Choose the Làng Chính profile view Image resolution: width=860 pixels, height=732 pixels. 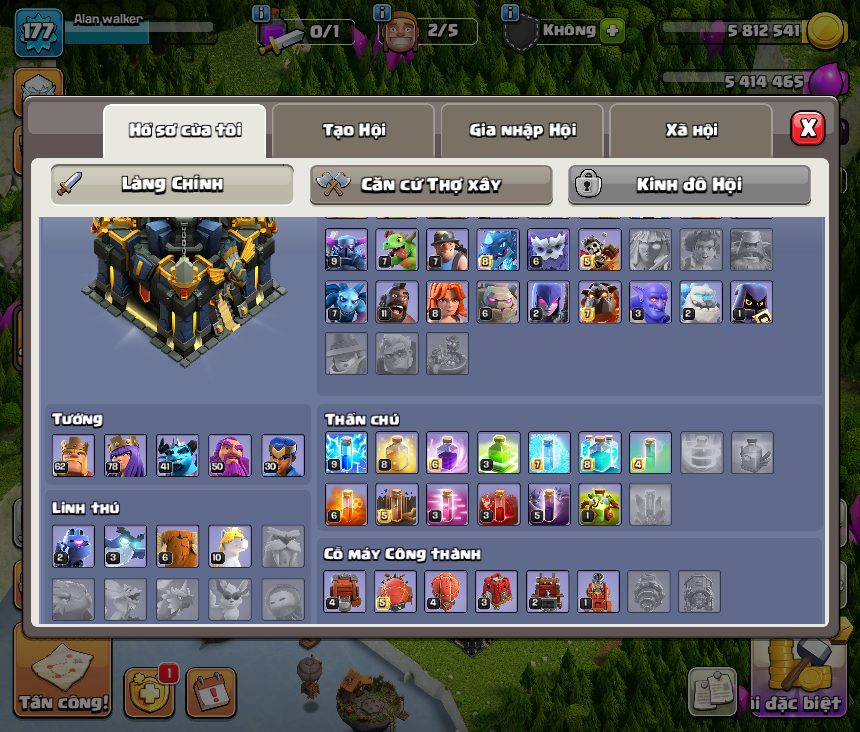point(172,185)
